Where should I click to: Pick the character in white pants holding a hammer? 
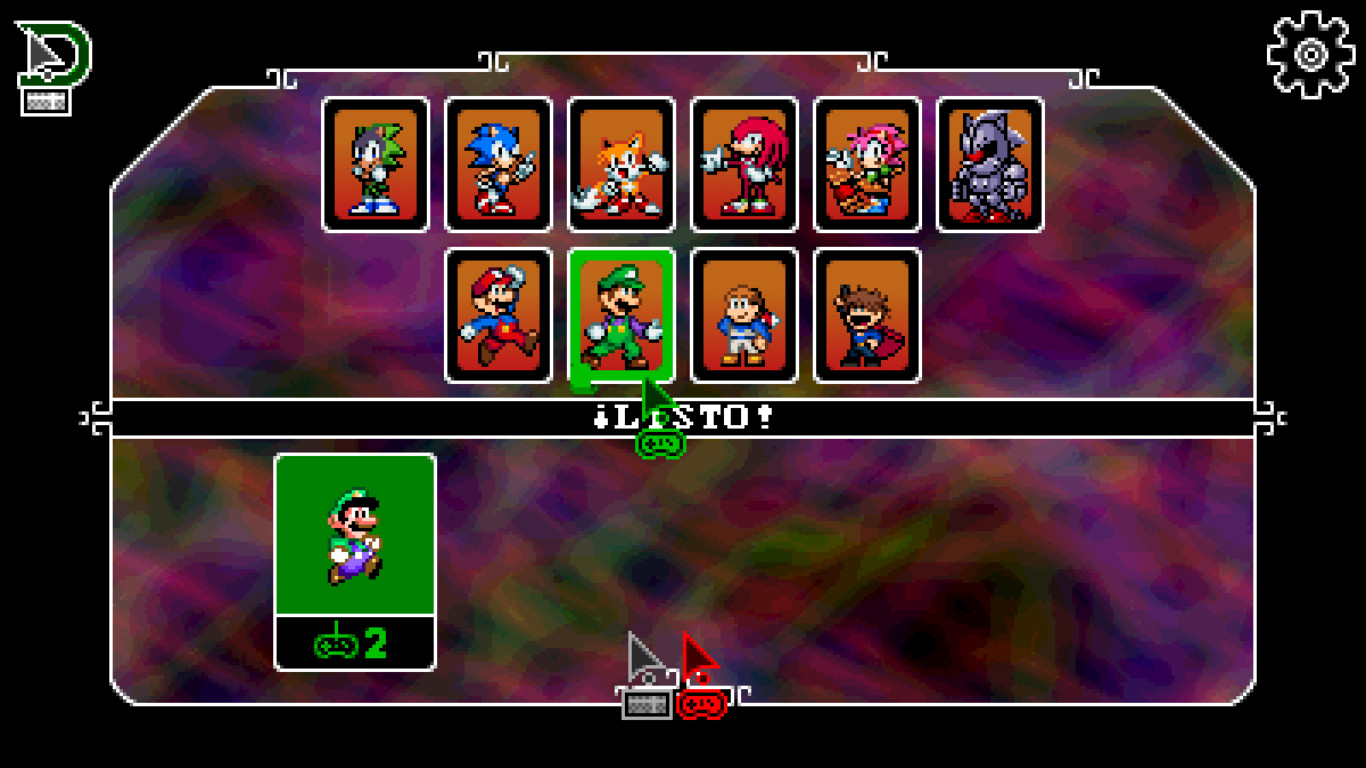[x=742, y=318]
